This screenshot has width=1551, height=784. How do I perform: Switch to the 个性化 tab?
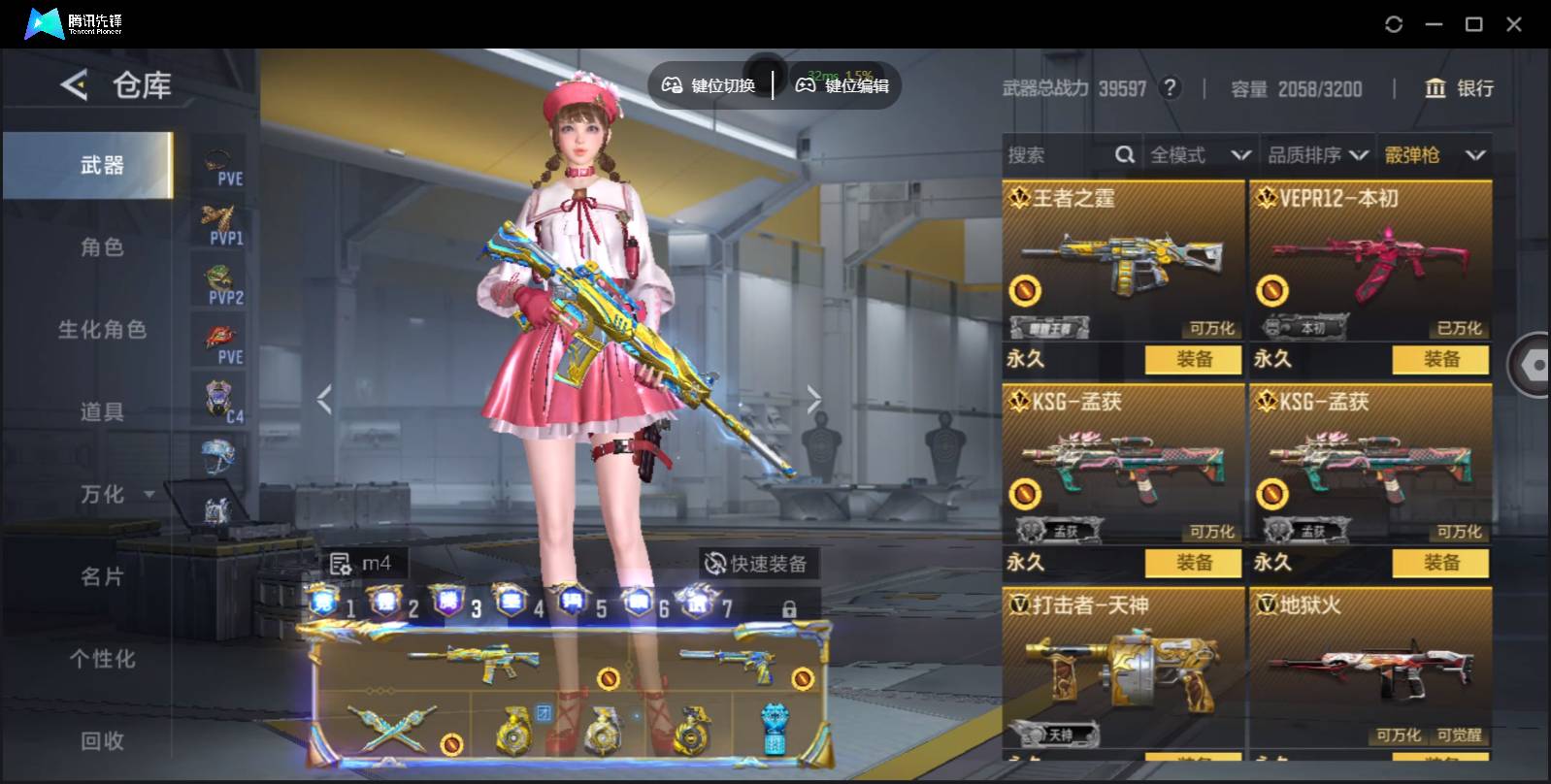102,660
